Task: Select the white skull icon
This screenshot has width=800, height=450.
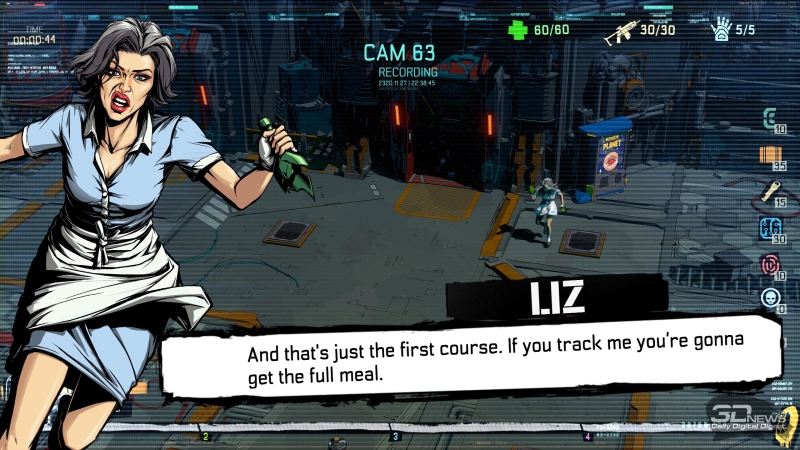Action: (770, 297)
